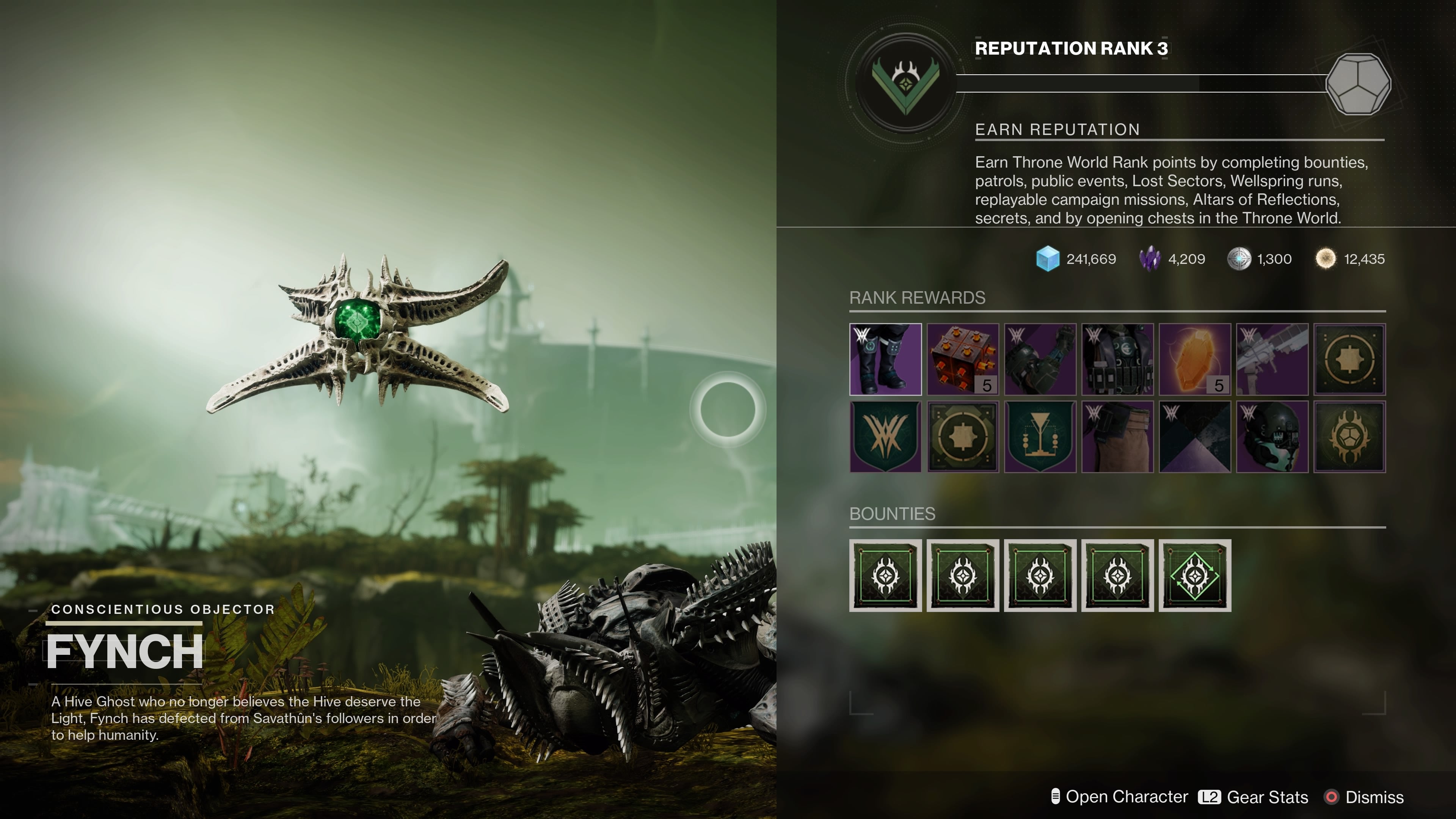This screenshot has width=1456, height=819.
Task: Select the brown cloth class item reward
Action: 1117,436
